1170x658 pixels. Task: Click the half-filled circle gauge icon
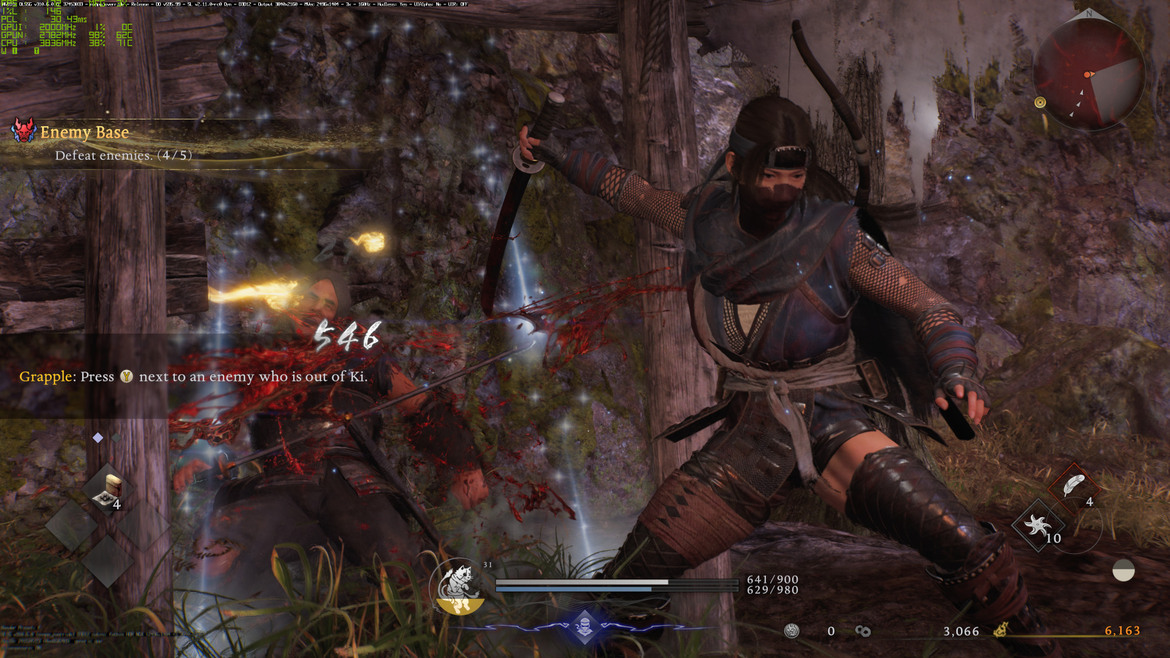coord(1123,570)
